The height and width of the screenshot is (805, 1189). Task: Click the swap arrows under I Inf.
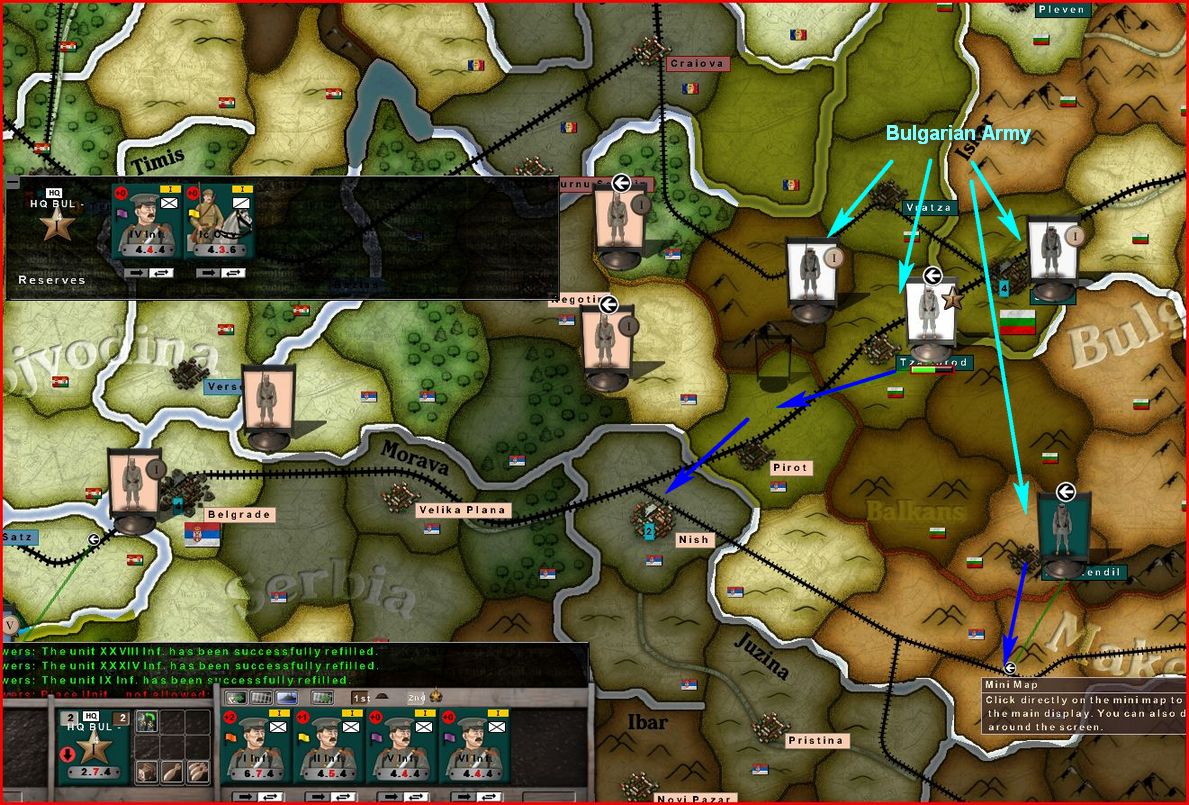tap(272, 796)
